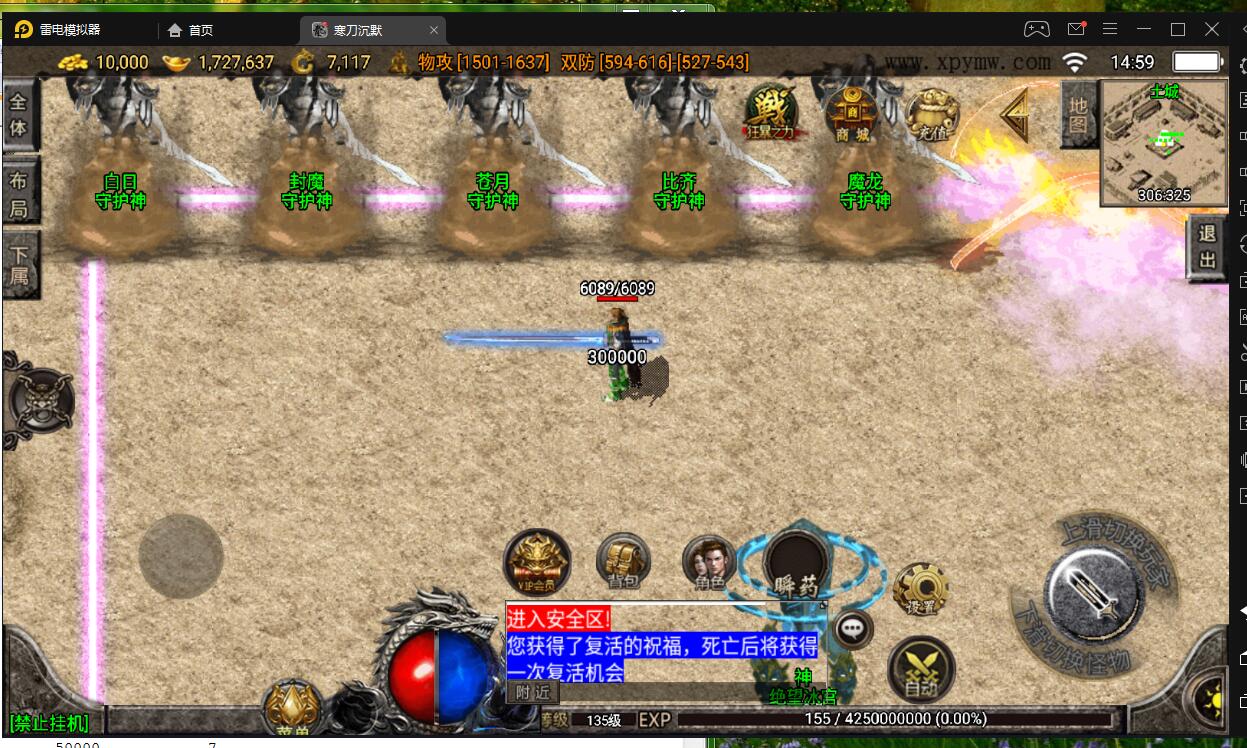This screenshot has height=748, width=1247.
Task: Collapse the top icons with the gold arrow
Action: tap(1017, 116)
